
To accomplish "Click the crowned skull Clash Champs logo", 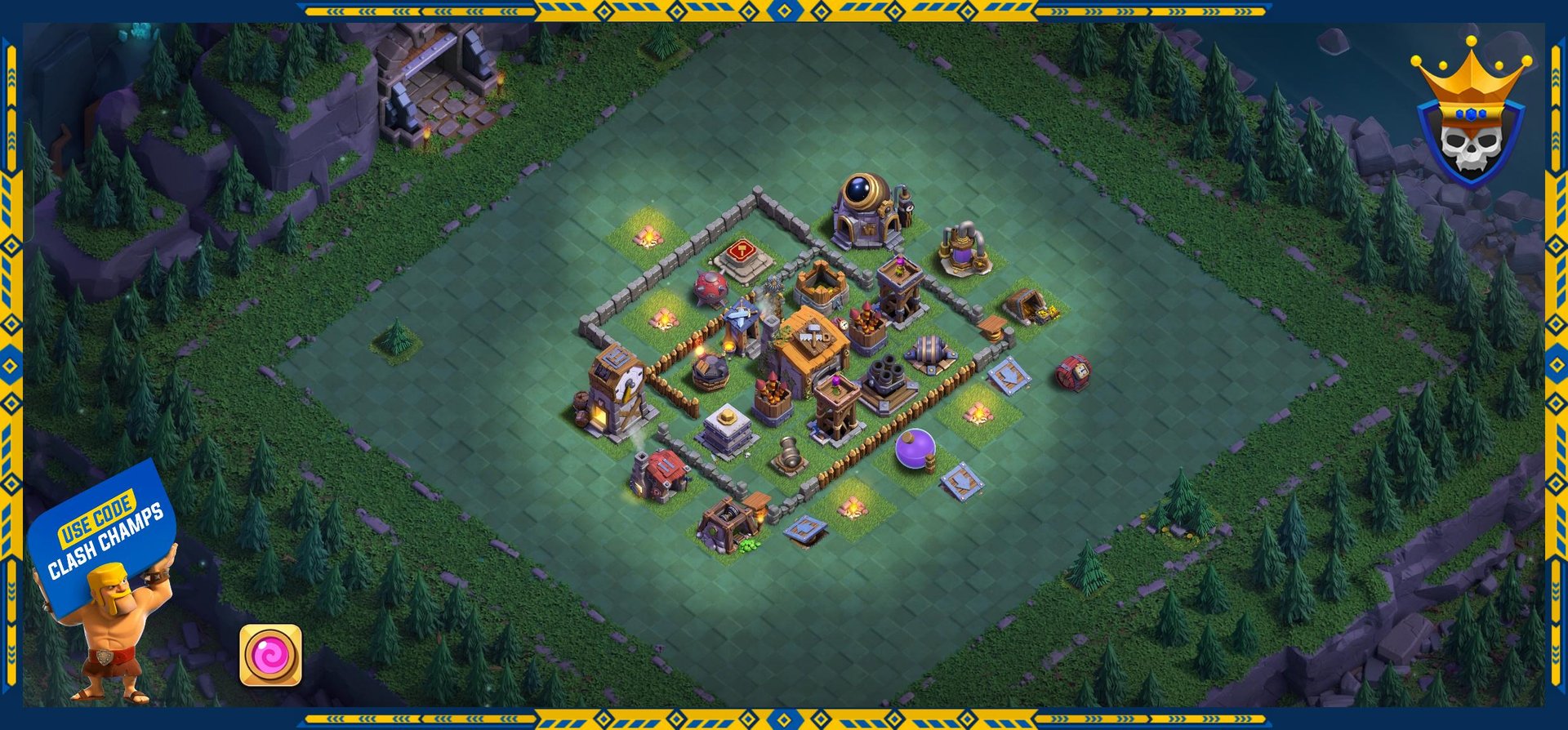I will (x=1470, y=118).
